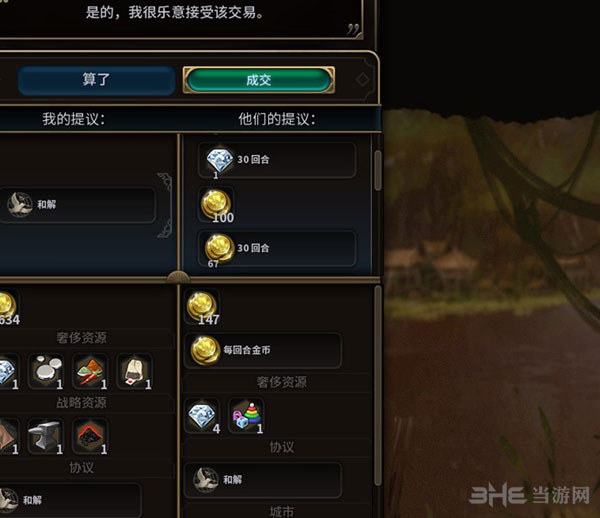Click the scrollbar beside their offer list
This screenshot has width=600, height=518.
click(x=377, y=170)
